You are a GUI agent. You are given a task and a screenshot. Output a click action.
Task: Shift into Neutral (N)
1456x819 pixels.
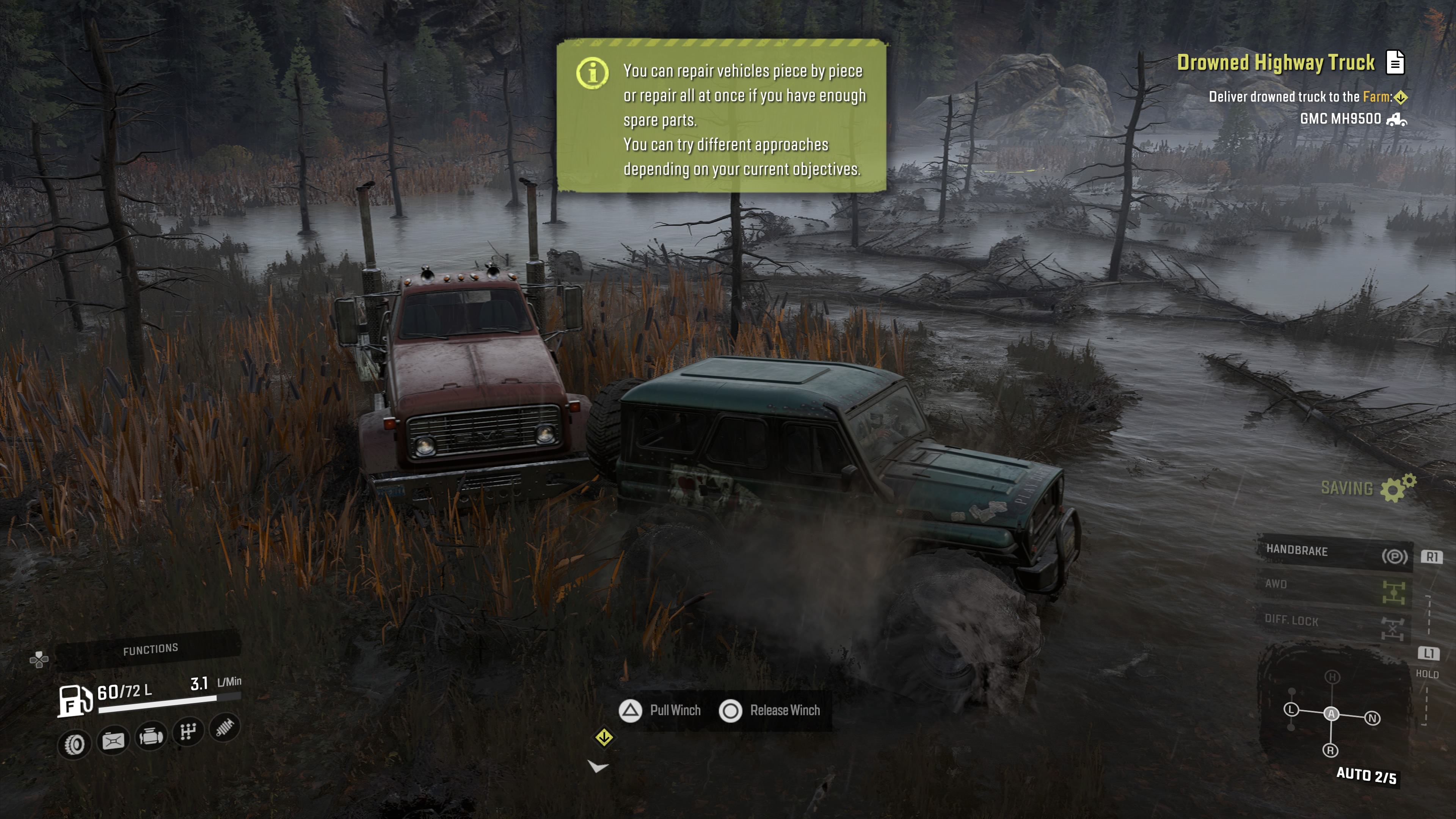(x=1372, y=719)
